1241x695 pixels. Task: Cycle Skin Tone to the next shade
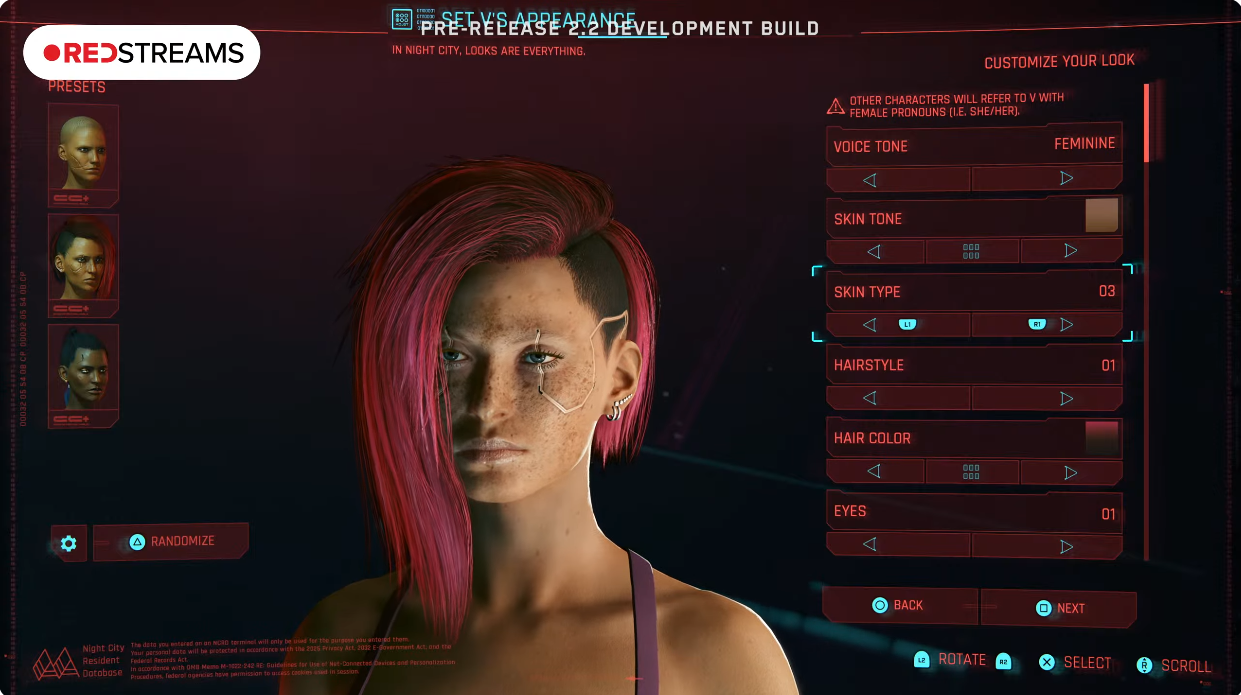(1070, 251)
